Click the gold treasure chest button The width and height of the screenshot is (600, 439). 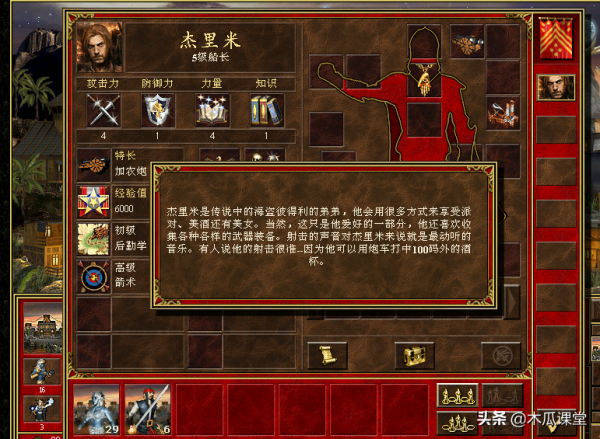click(412, 353)
